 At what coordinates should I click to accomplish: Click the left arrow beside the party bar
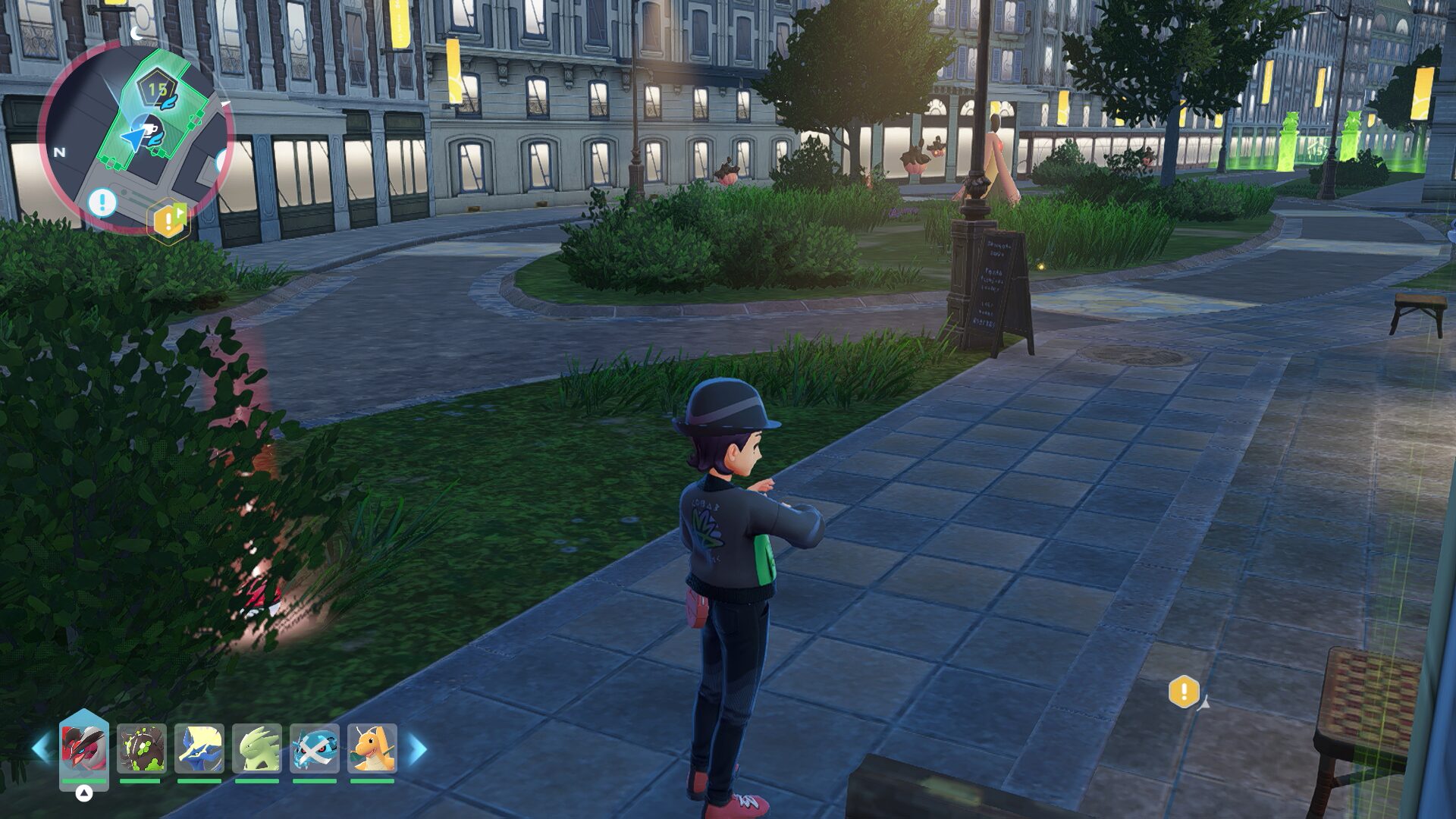41,748
